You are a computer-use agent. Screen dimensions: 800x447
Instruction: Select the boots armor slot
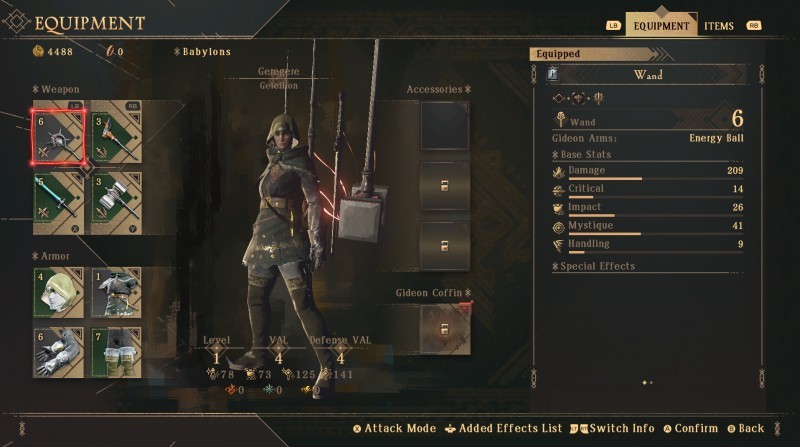pyautogui.click(x=117, y=351)
